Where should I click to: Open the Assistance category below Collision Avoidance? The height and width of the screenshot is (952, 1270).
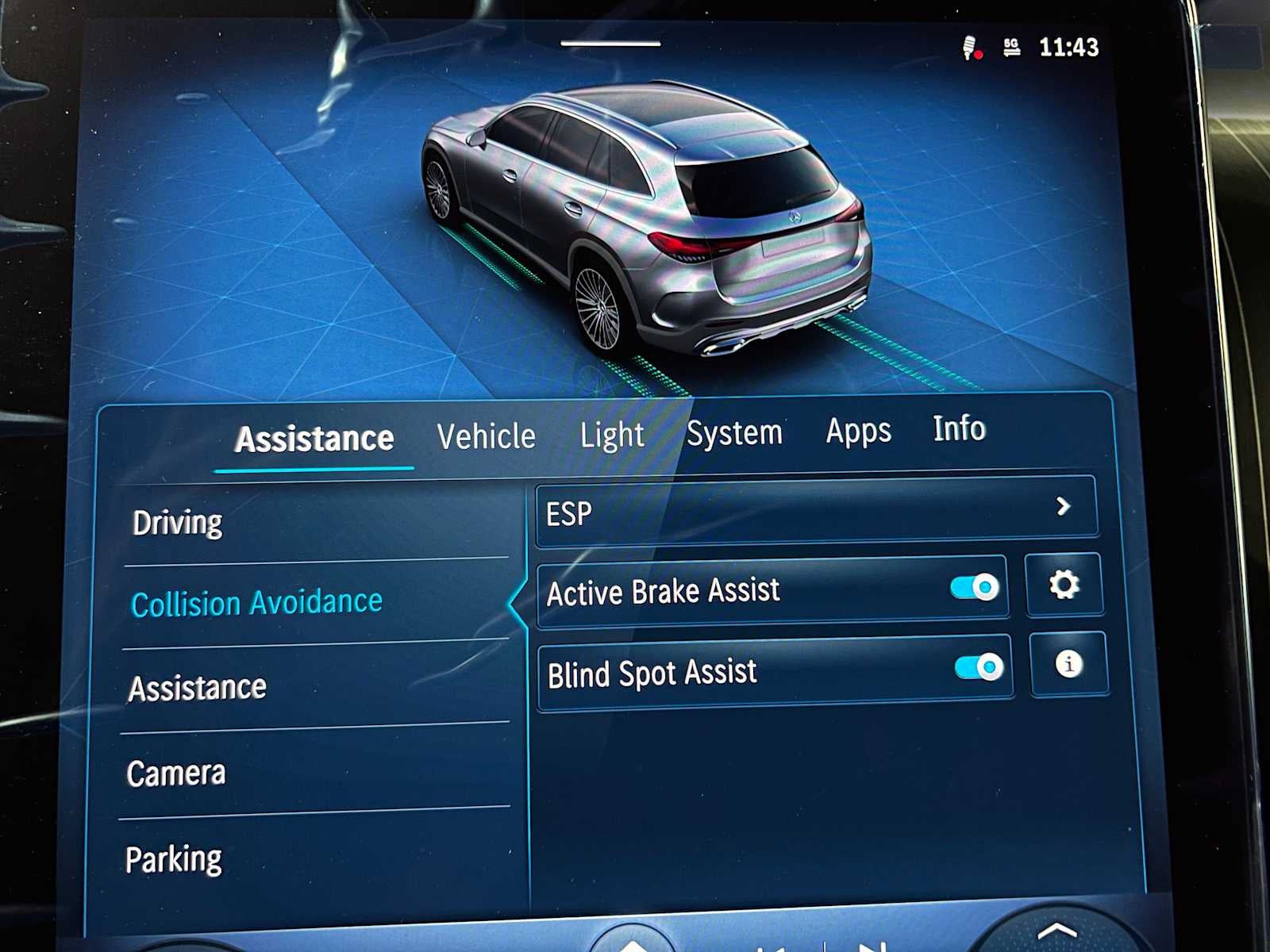click(x=195, y=686)
